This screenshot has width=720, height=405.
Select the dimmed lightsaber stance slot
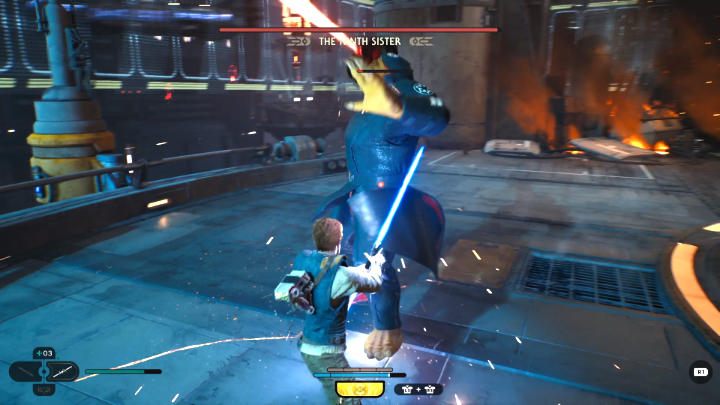pos(23,372)
